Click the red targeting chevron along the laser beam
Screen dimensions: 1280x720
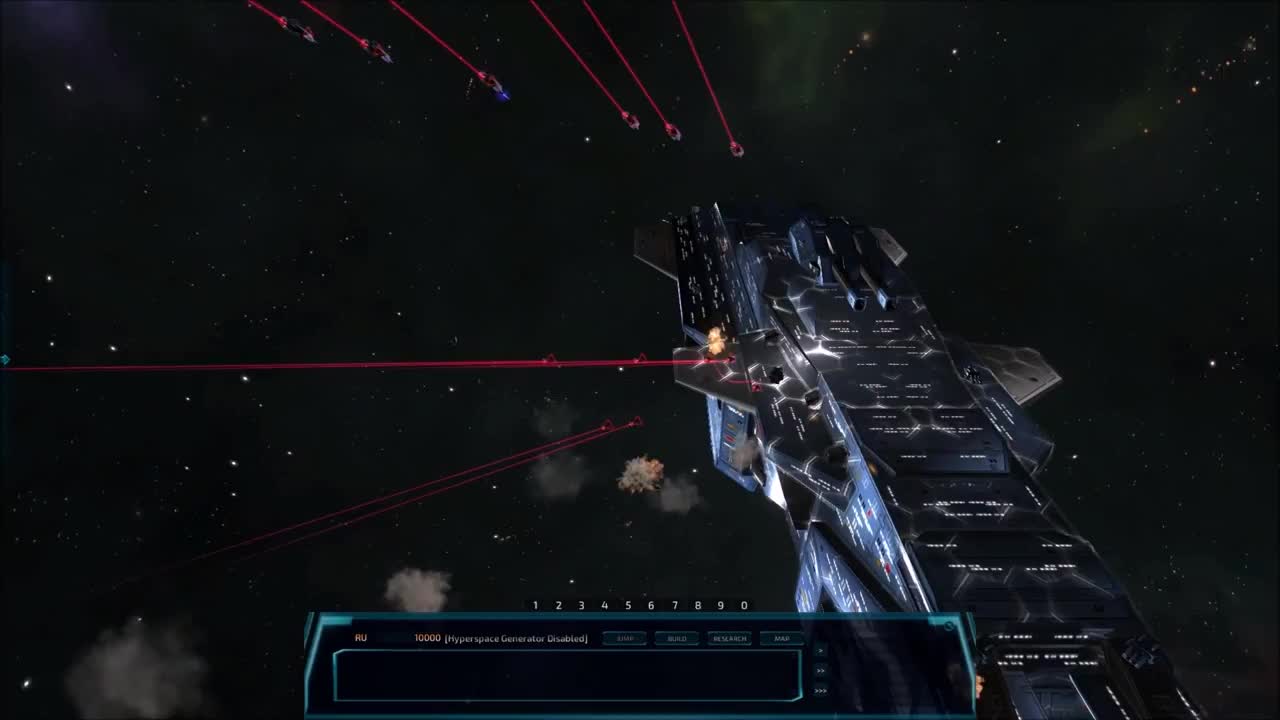coord(549,356)
